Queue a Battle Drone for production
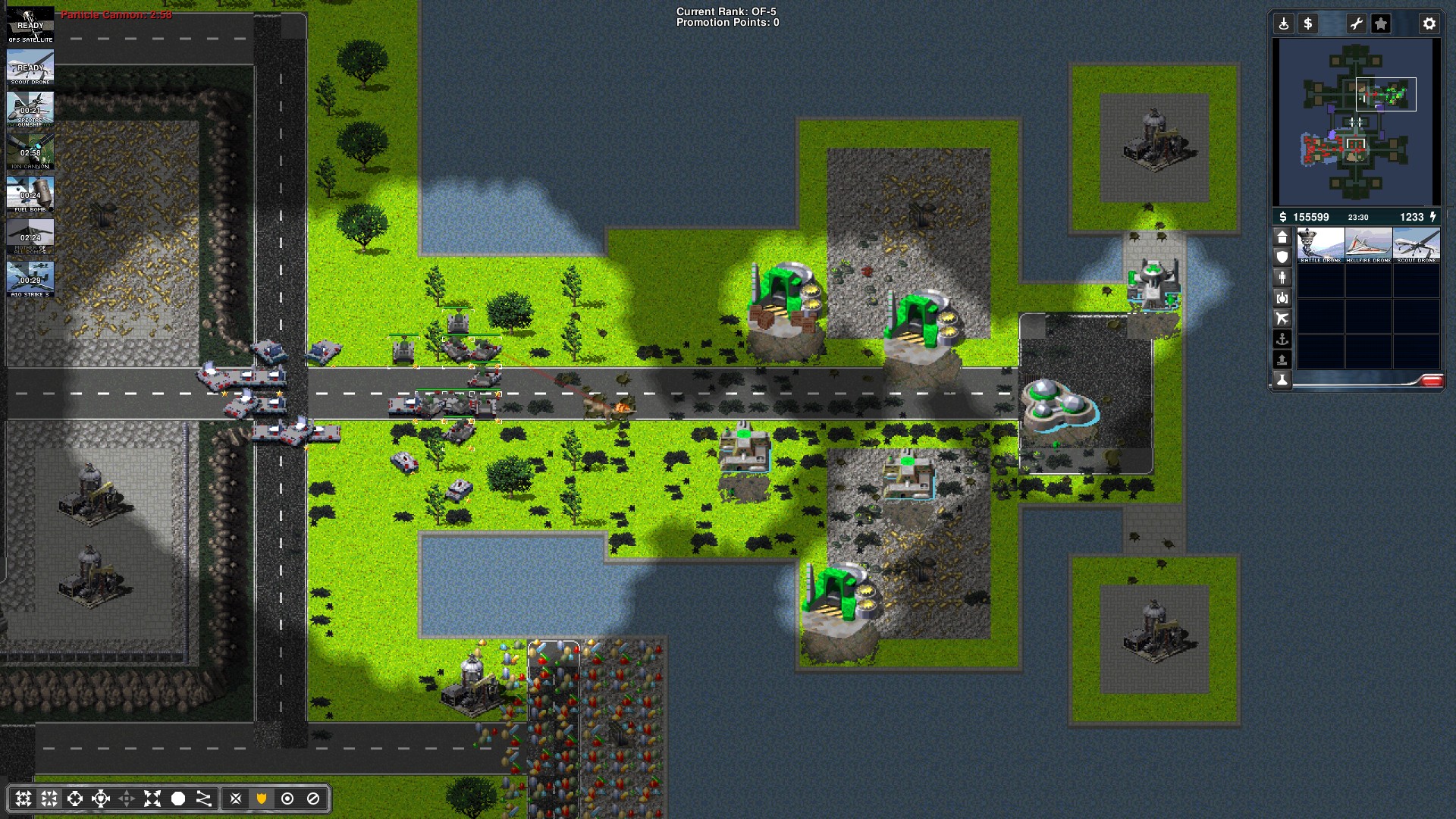1456x819 pixels. 1320,246
